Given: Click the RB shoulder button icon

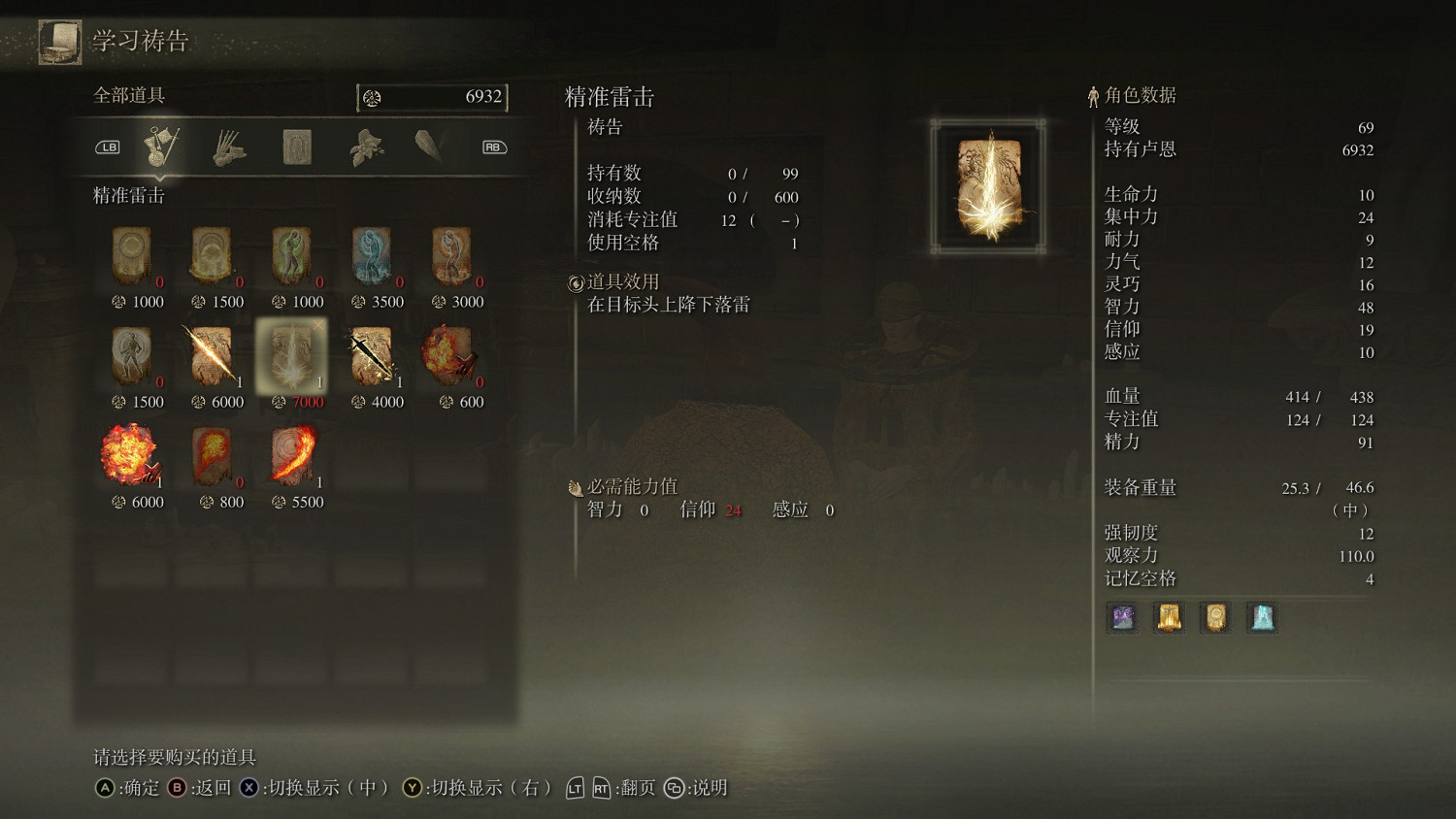Looking at the screenshot, I should (492, 146).
